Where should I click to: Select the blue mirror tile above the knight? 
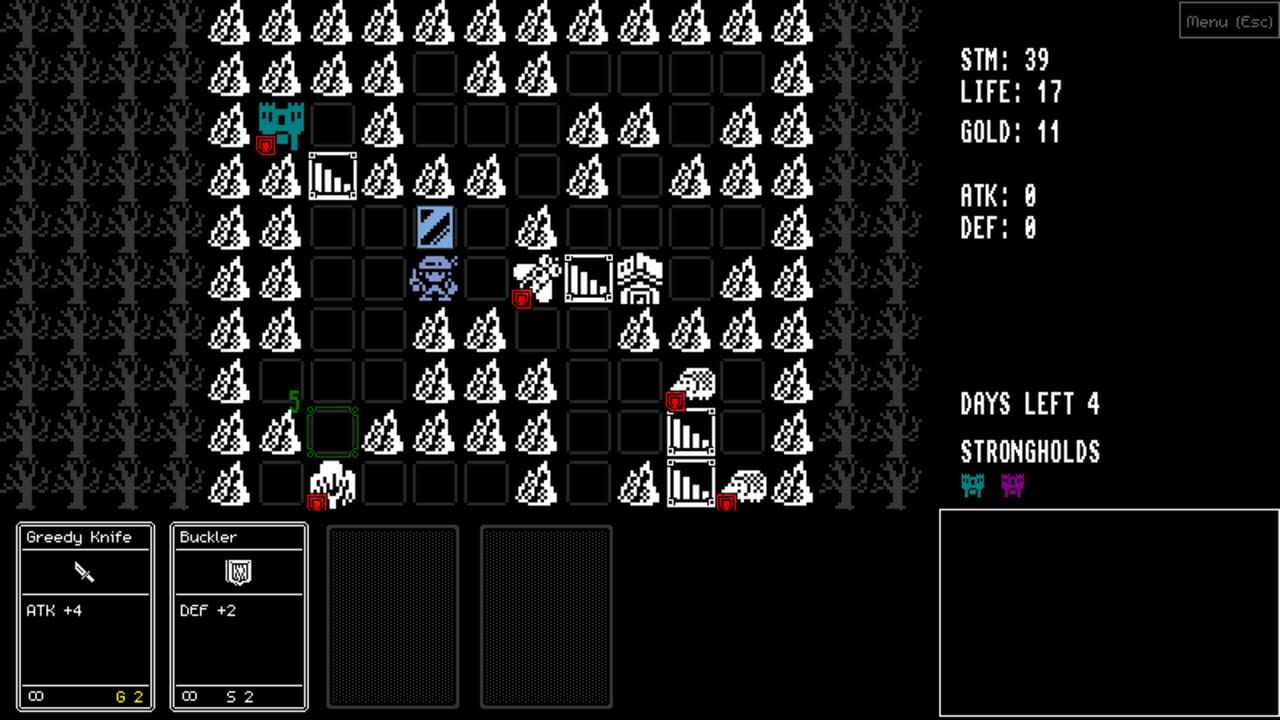[x=434, y=226]
